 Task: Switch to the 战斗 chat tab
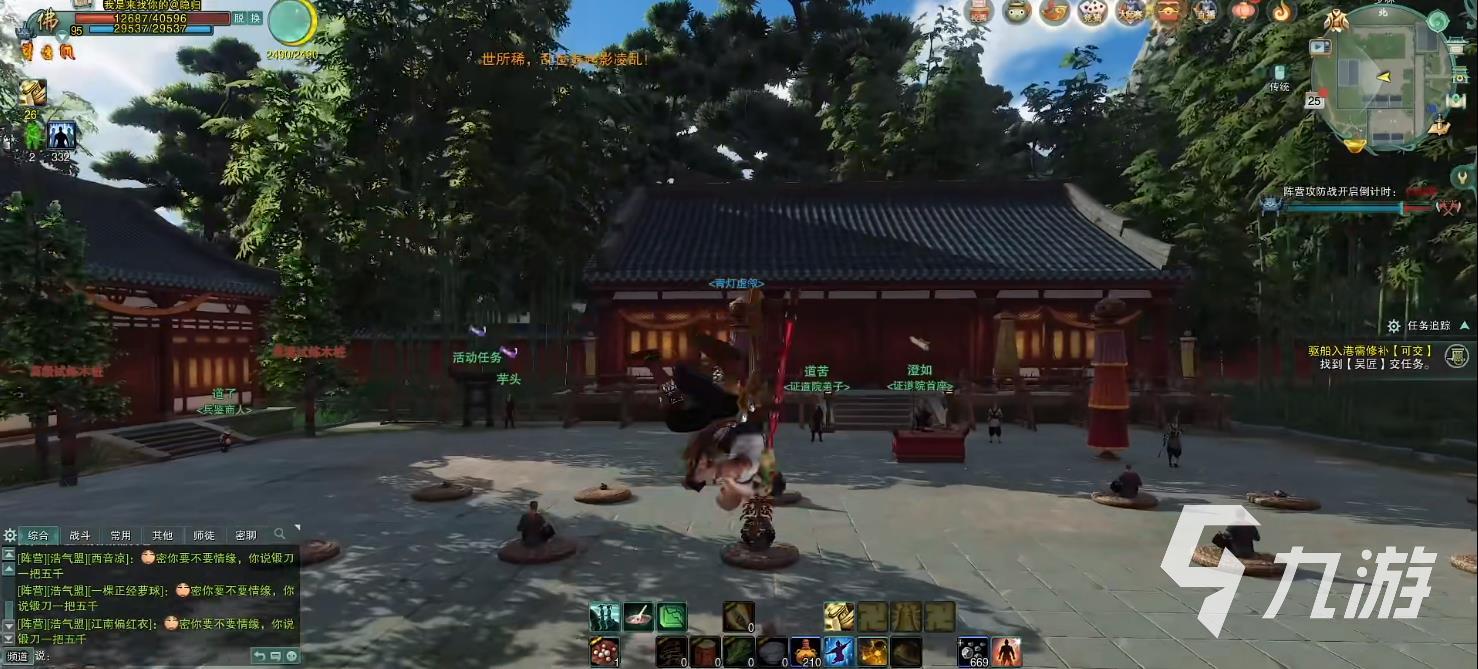[x=79, y=535]
